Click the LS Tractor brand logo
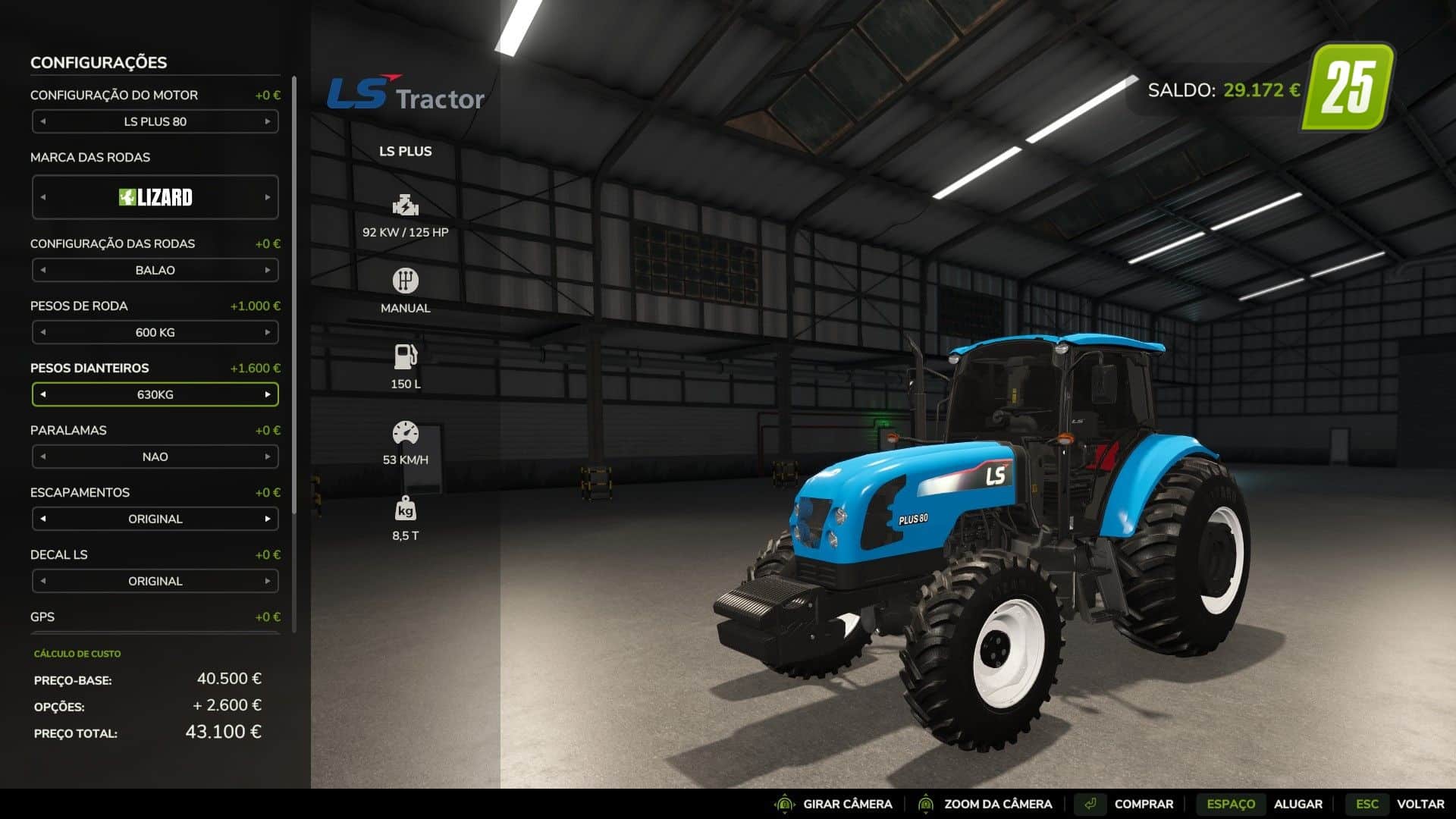The width and height of the screenshot is (1456, 819). pyautogui.click(x=407, y=93)
